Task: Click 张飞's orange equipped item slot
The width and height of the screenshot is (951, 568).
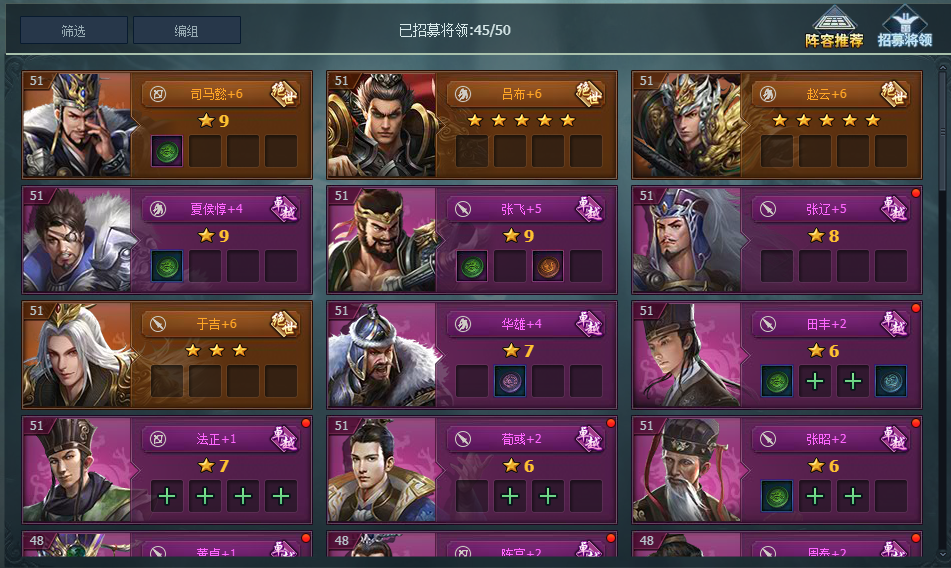Action: (x=548, y=266)
